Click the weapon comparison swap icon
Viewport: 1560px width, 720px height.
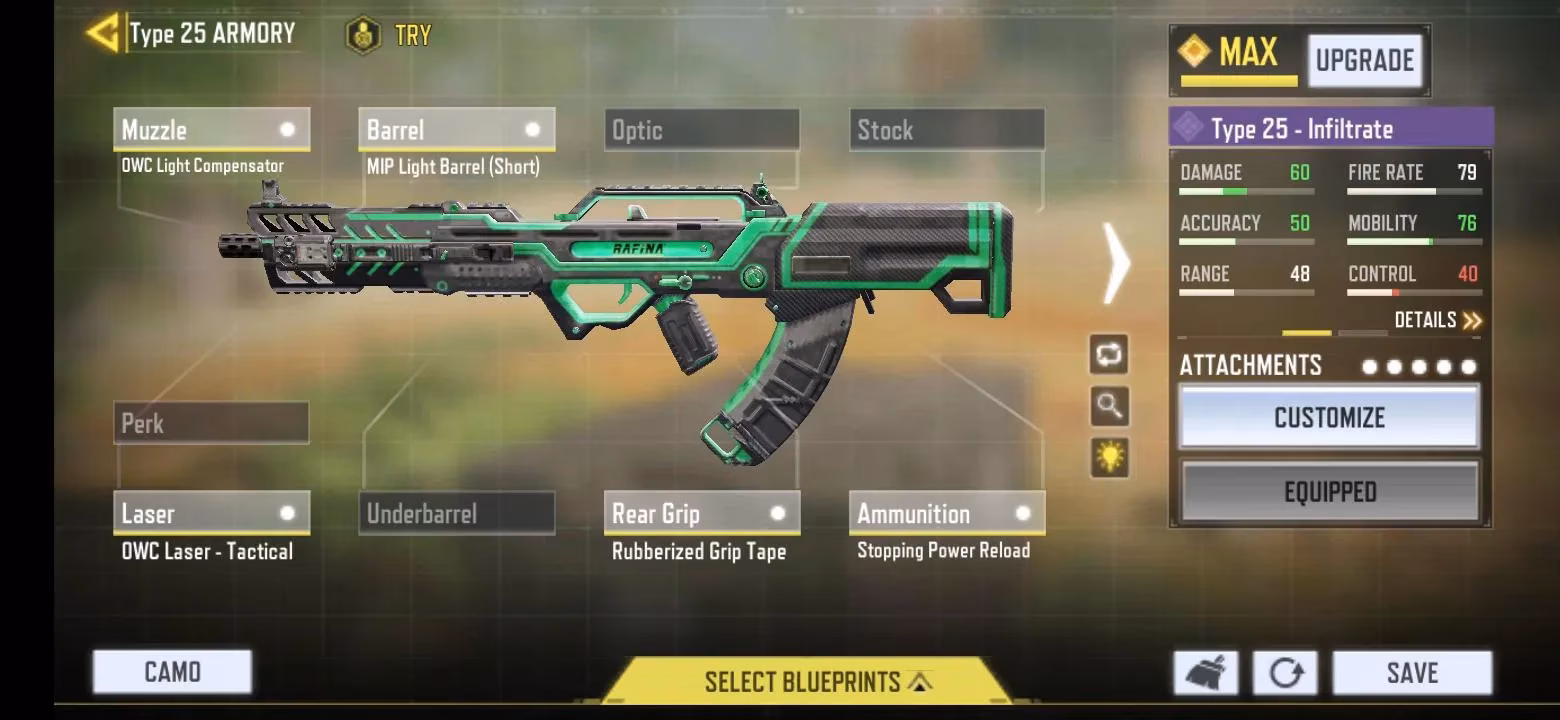pos(1110,355)
